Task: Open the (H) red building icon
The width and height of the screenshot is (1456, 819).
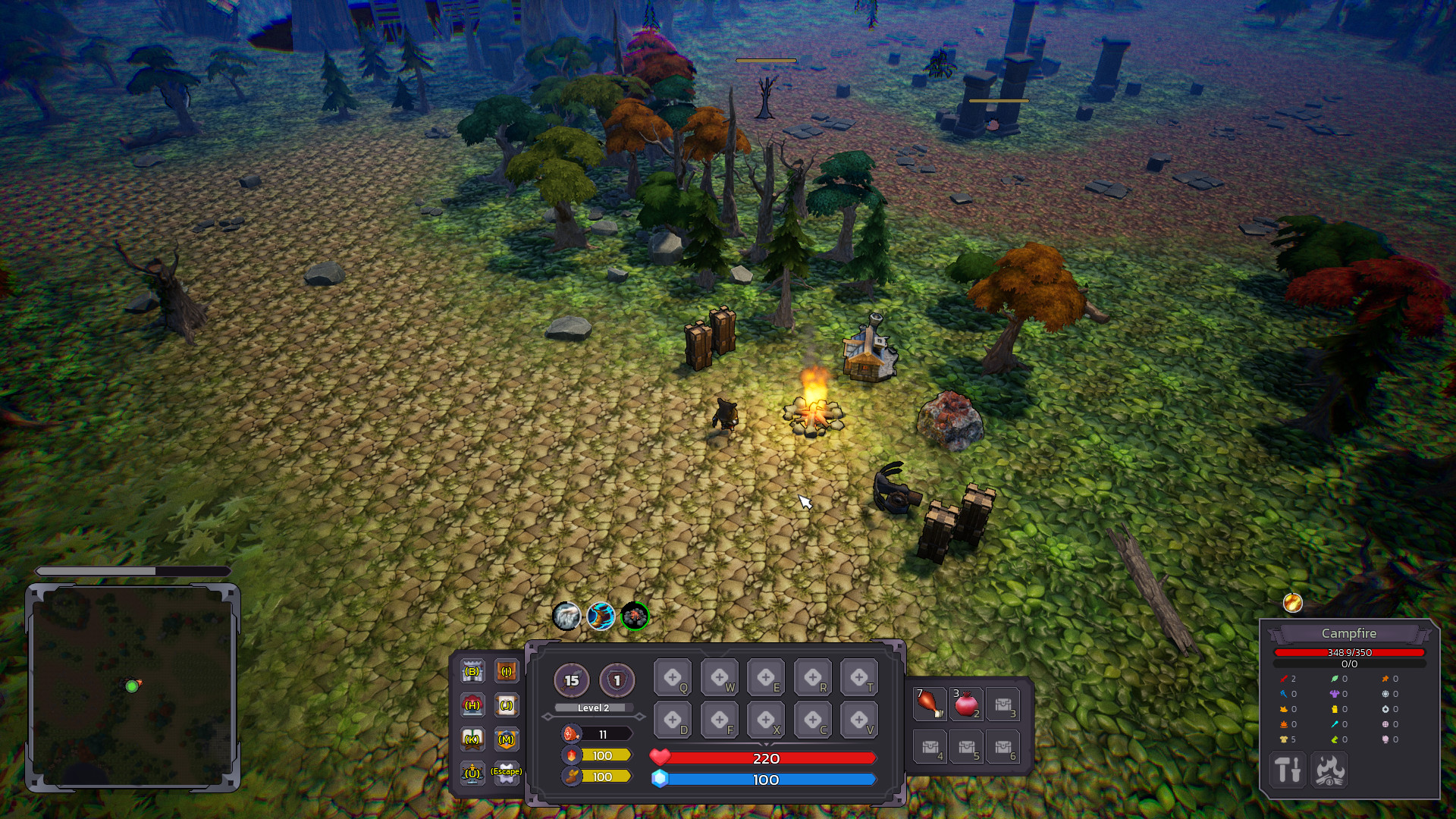Action: pyautogui.click(x=472, y=704)
